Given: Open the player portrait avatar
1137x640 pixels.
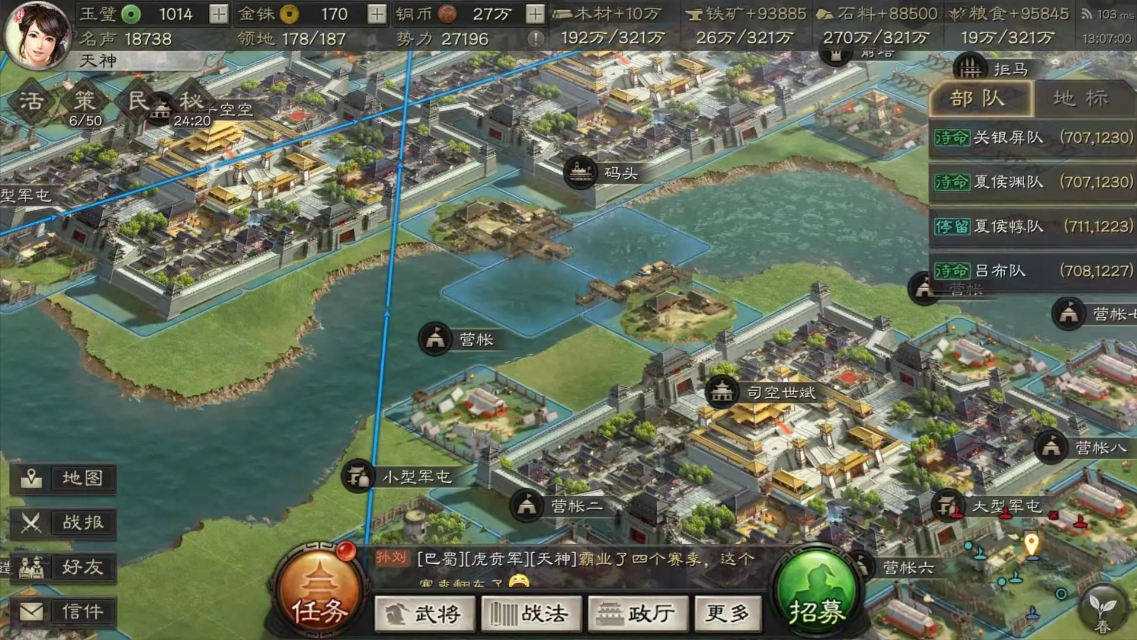Looking at the screenshot, I should [x=38, y=32].
